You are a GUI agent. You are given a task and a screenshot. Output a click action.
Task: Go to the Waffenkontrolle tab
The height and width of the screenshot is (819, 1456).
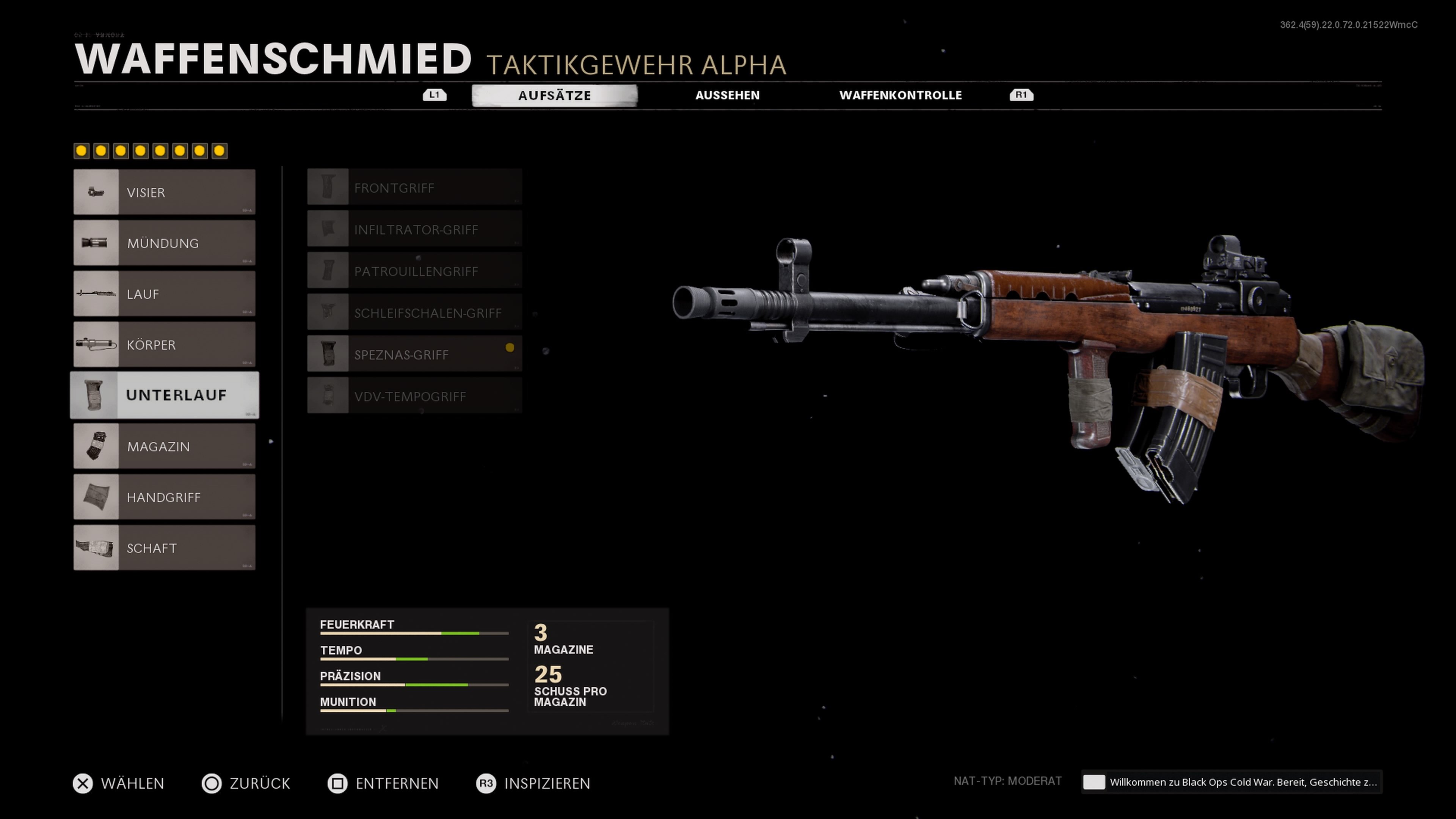click(900, 96)
